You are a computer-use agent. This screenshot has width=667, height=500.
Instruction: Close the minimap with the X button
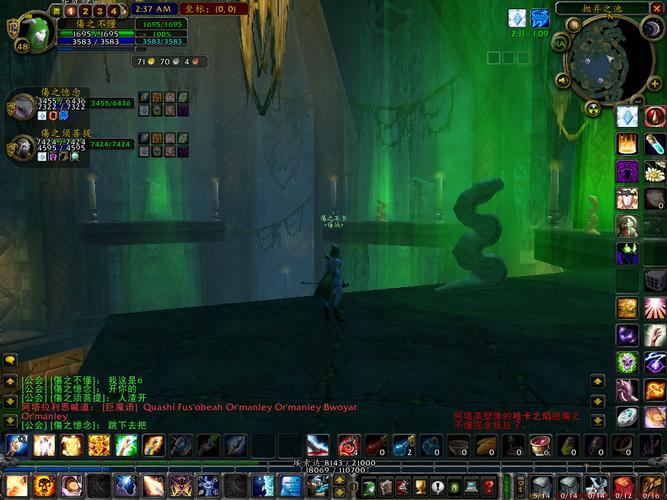[x=658, y=9]
